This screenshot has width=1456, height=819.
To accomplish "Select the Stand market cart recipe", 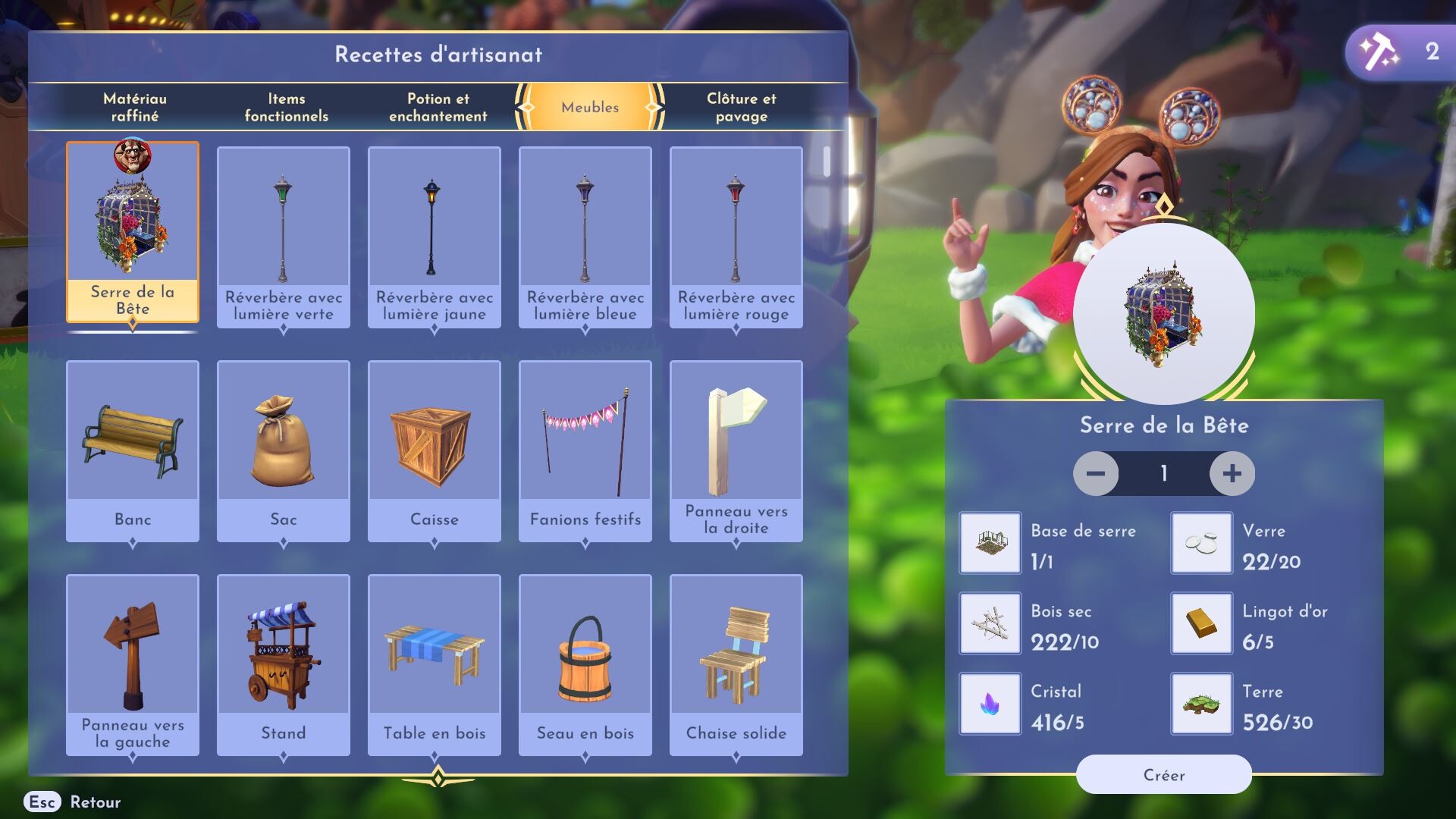I will click(283, 664).
